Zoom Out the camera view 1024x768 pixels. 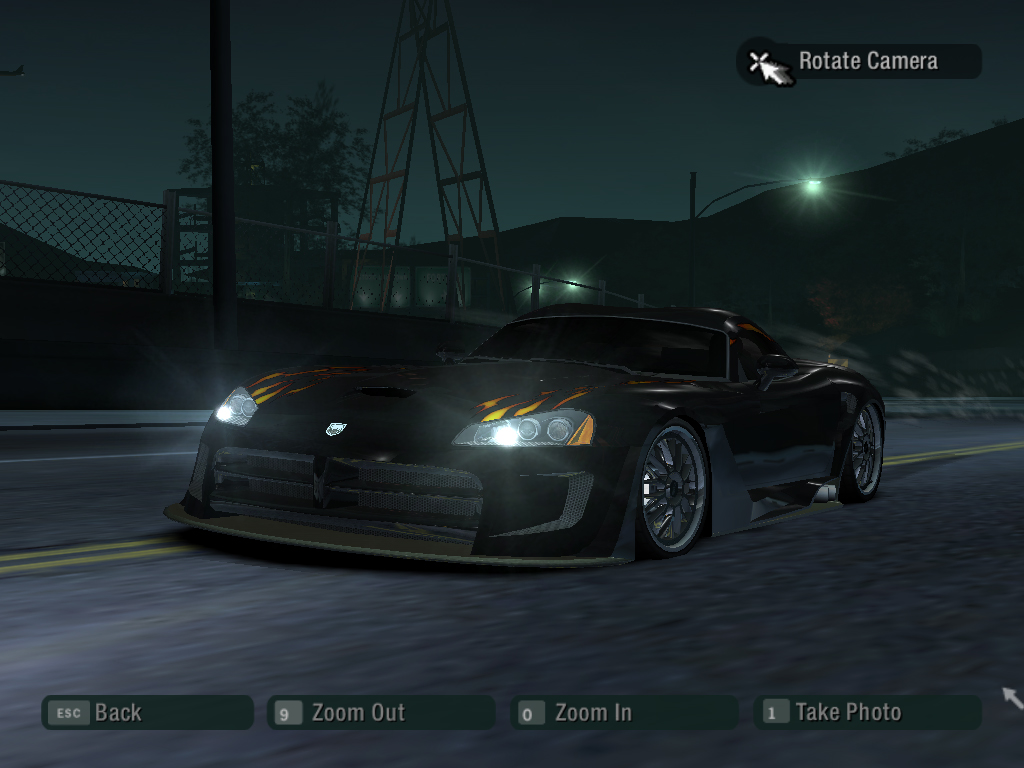(x=380, y=713)
